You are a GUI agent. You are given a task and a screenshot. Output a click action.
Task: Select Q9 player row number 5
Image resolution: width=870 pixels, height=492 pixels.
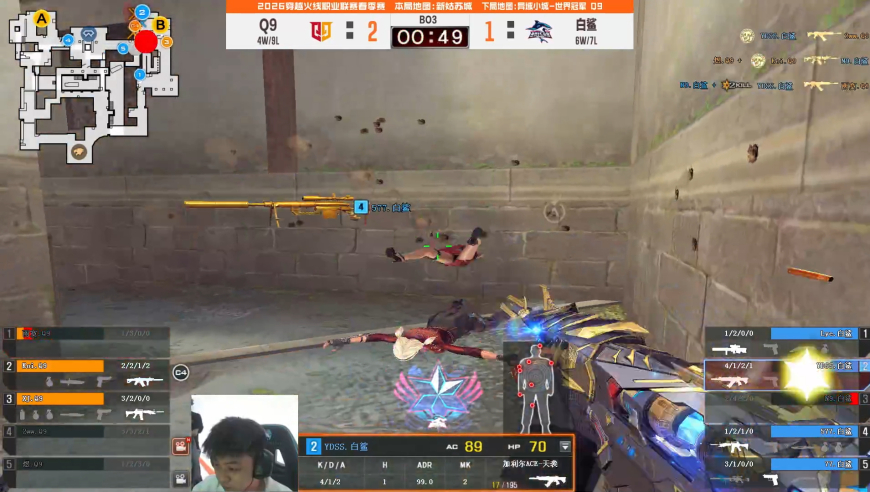tap(85, 469)
